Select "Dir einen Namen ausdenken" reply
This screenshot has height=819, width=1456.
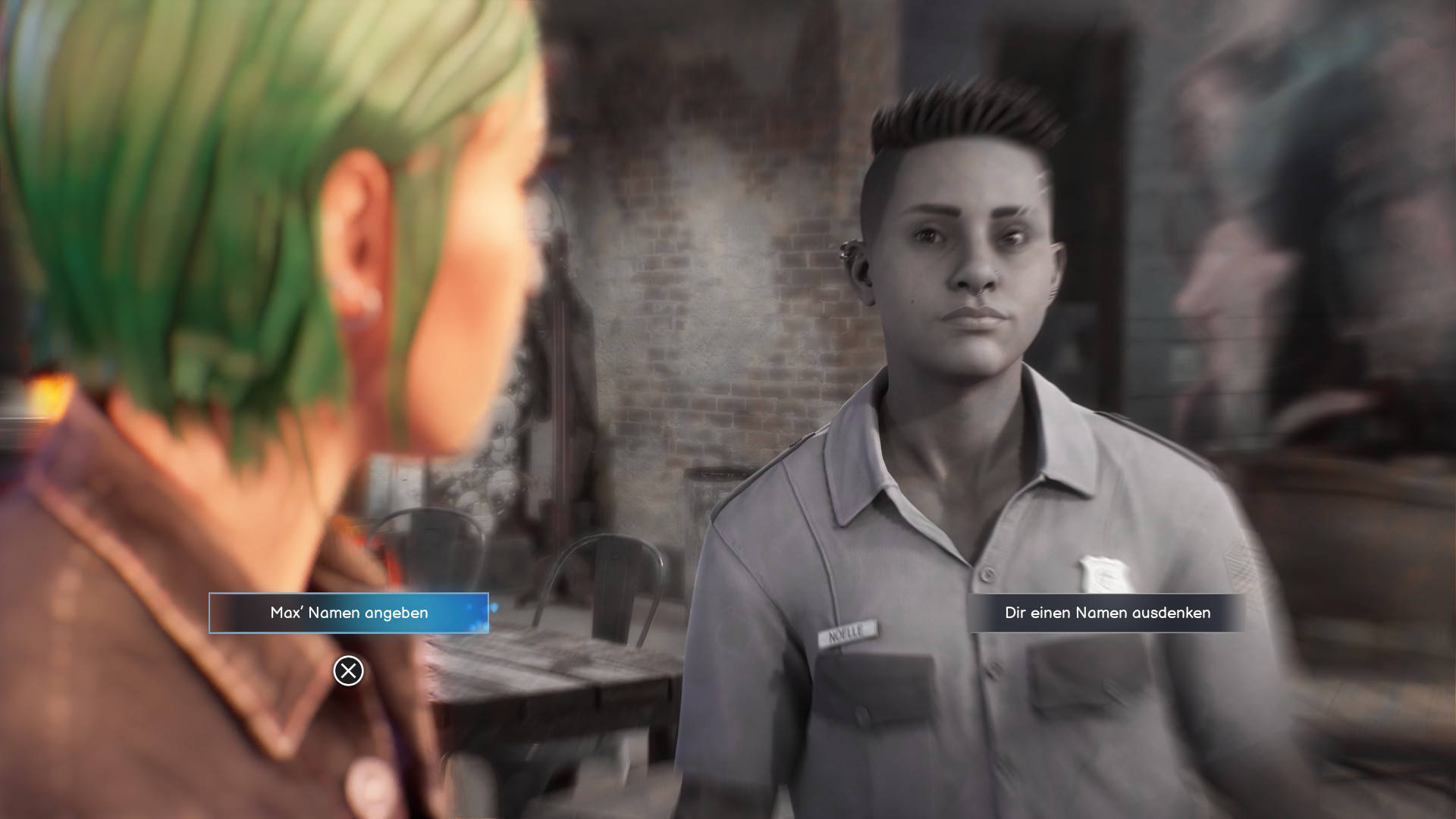[1107, 613]
